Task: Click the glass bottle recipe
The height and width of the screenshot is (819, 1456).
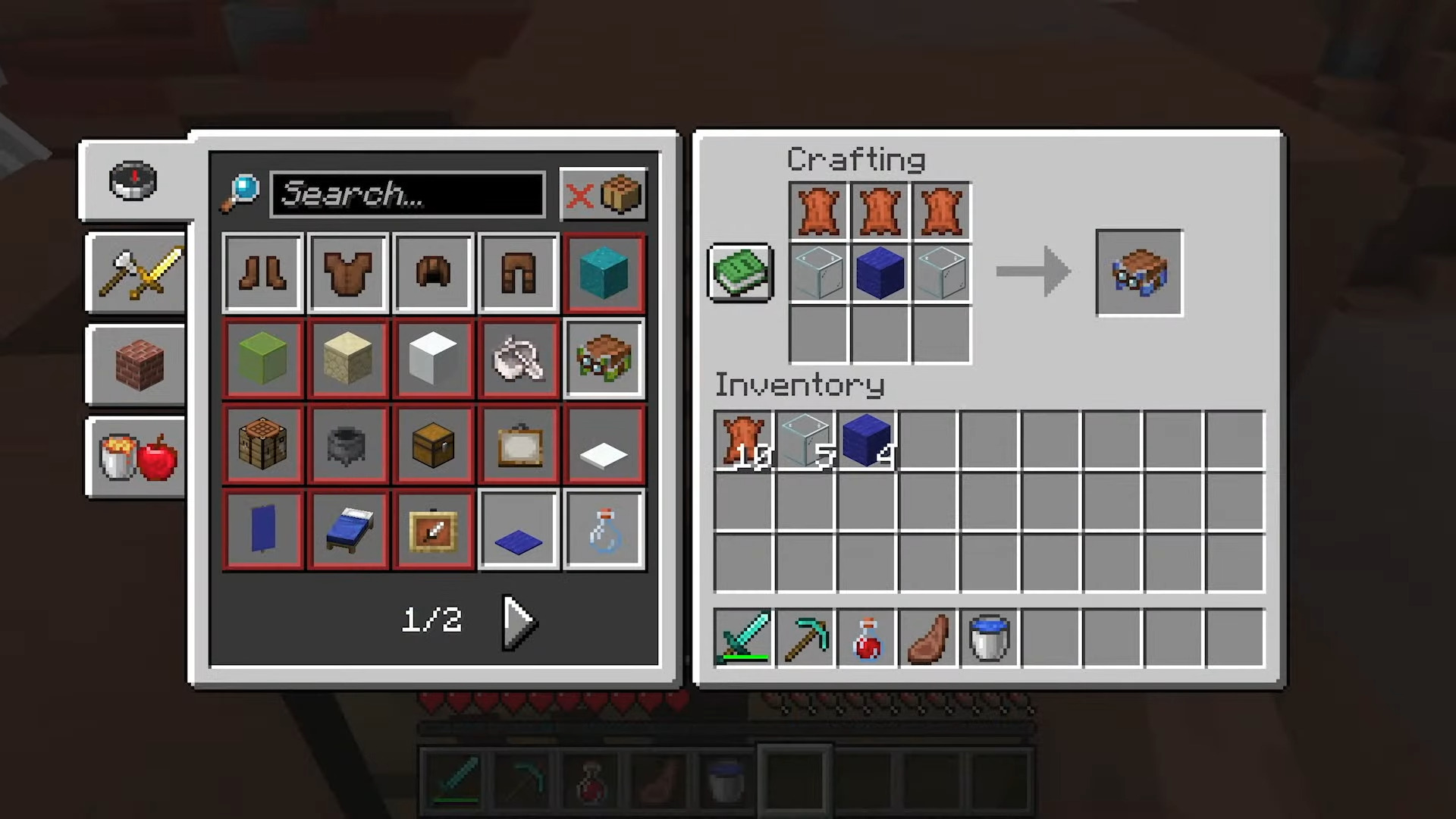Action: click(604, 529)
